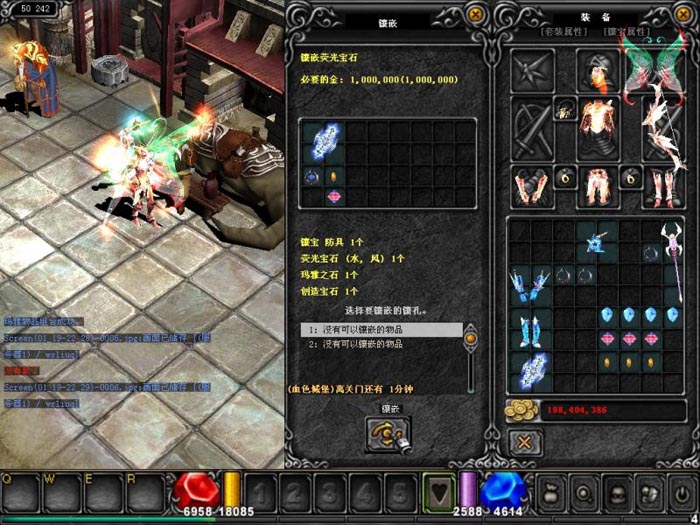Click the heart icon on the bottom bar
This screenshot has height=525, width=700.
click(437, 492)
